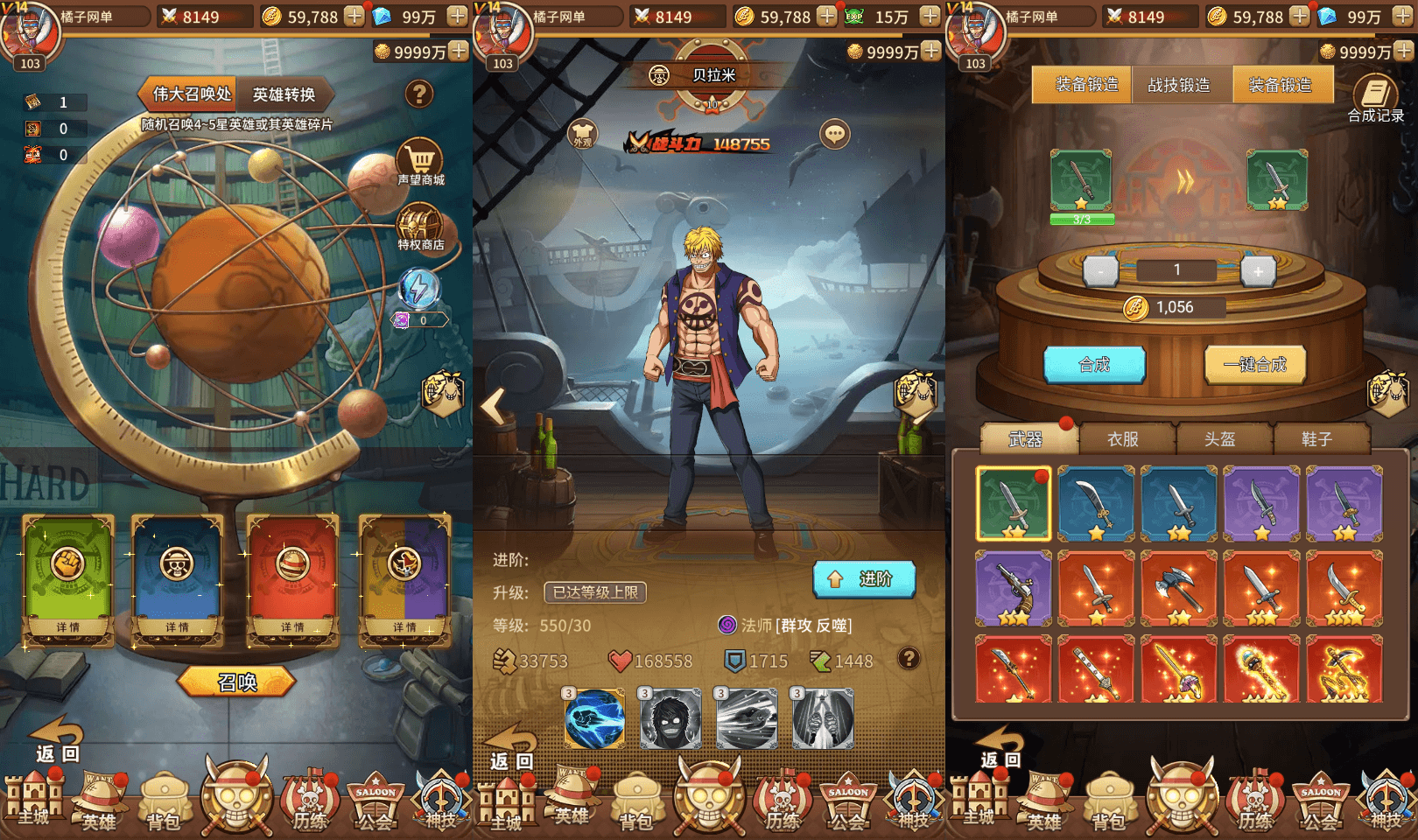The width and height of the screenshot is (1418, 840).
Task: View details of the green fist card
Action: click(67, 626)
